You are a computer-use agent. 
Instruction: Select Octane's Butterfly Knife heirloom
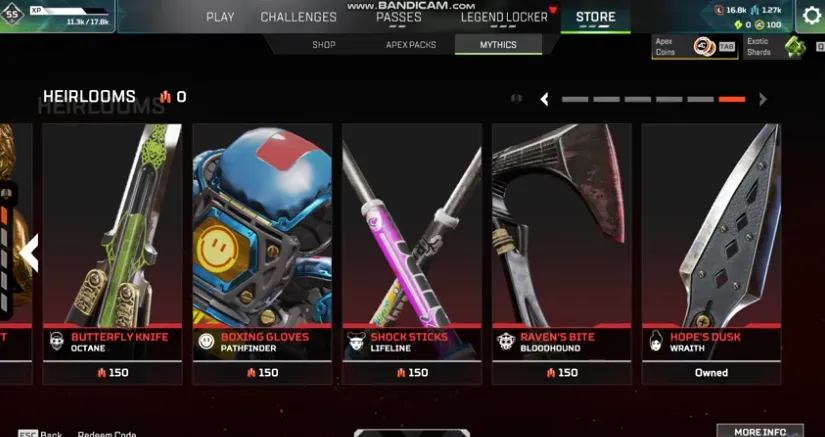coord(112,250)
